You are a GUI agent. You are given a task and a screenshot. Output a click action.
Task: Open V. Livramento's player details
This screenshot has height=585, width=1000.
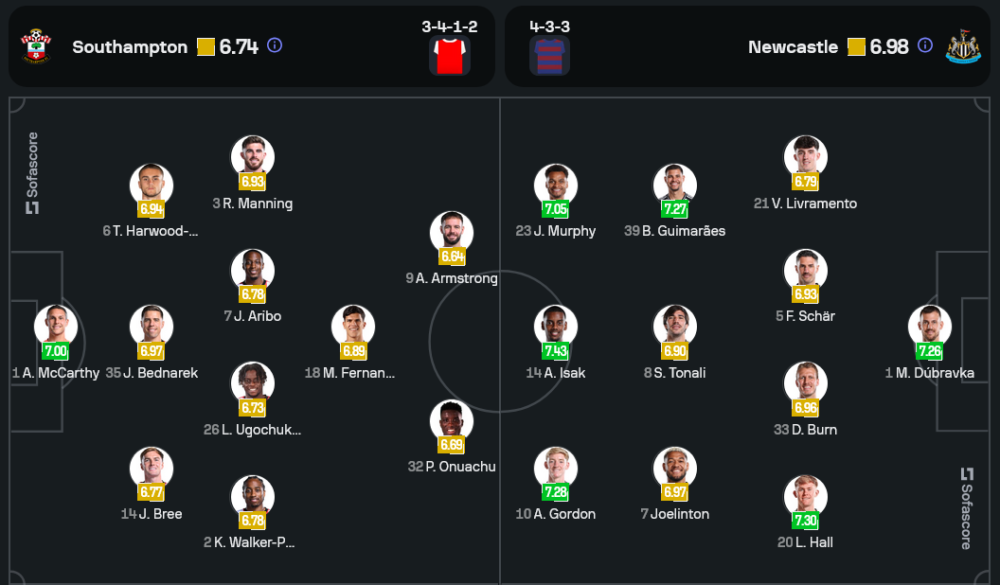click(805, 157)
